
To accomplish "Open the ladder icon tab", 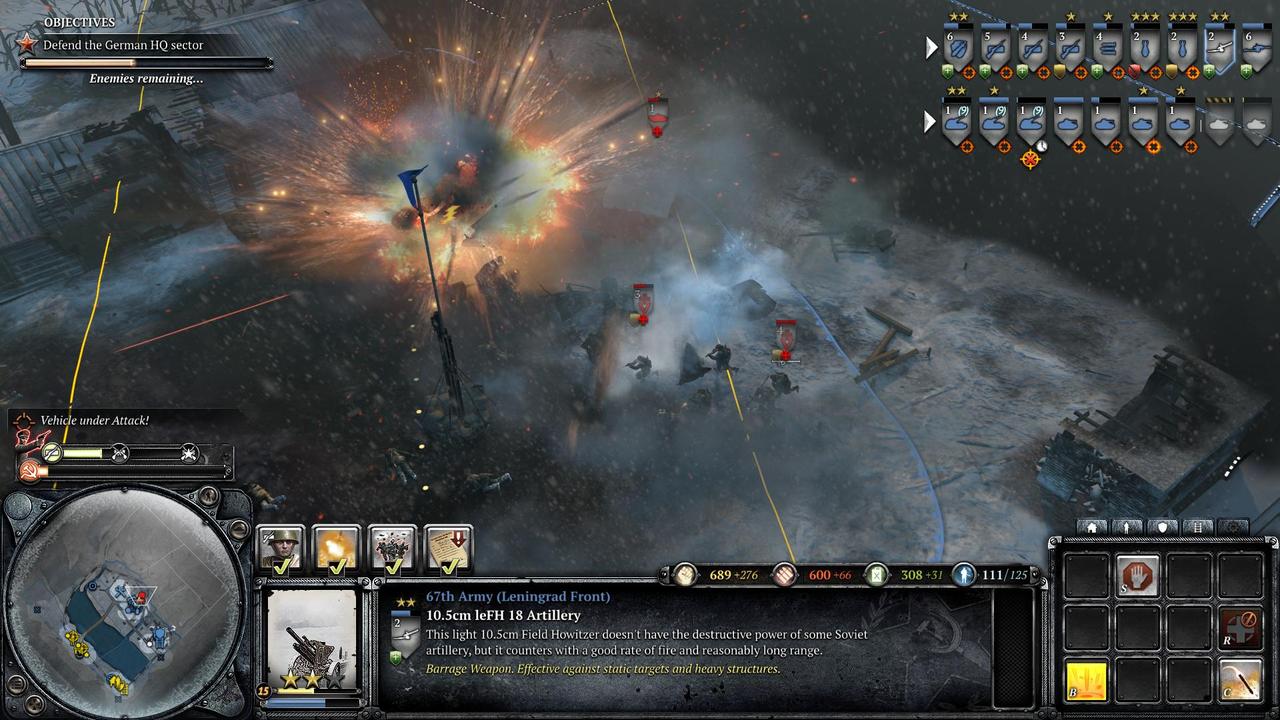I will tap(1197, 527).
